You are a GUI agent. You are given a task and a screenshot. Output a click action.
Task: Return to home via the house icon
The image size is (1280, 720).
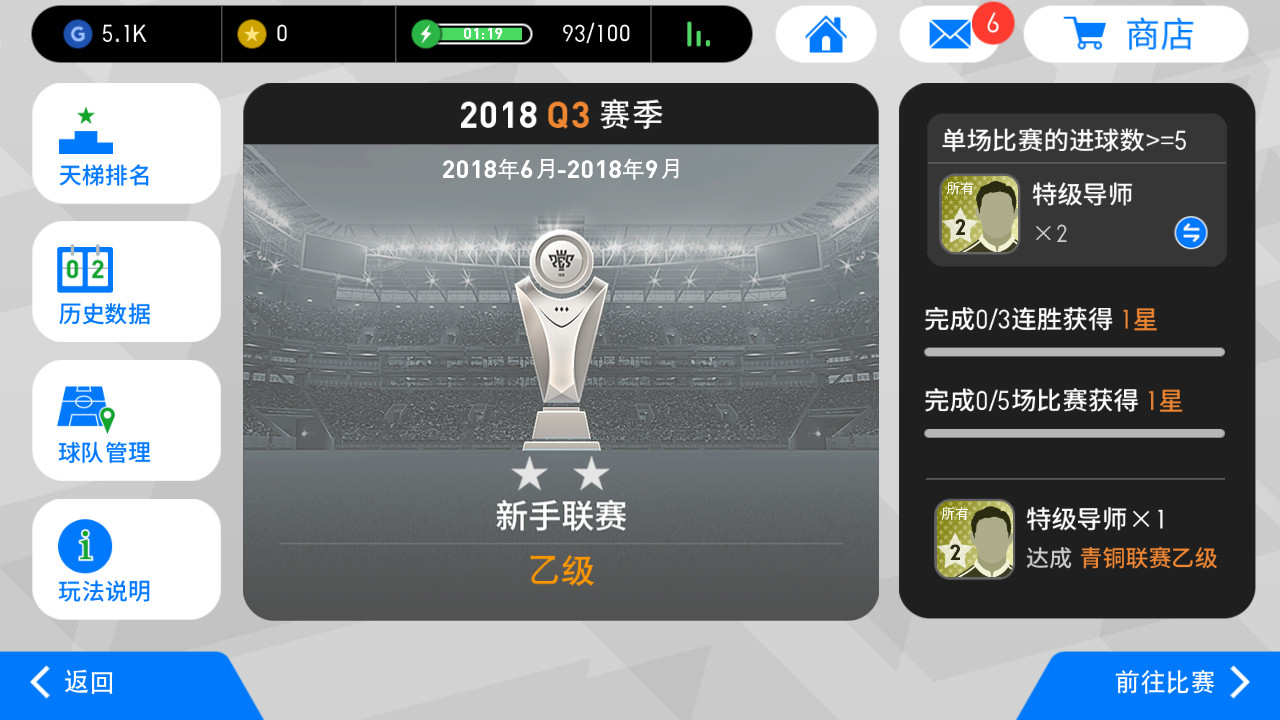[x=826, y=34]
